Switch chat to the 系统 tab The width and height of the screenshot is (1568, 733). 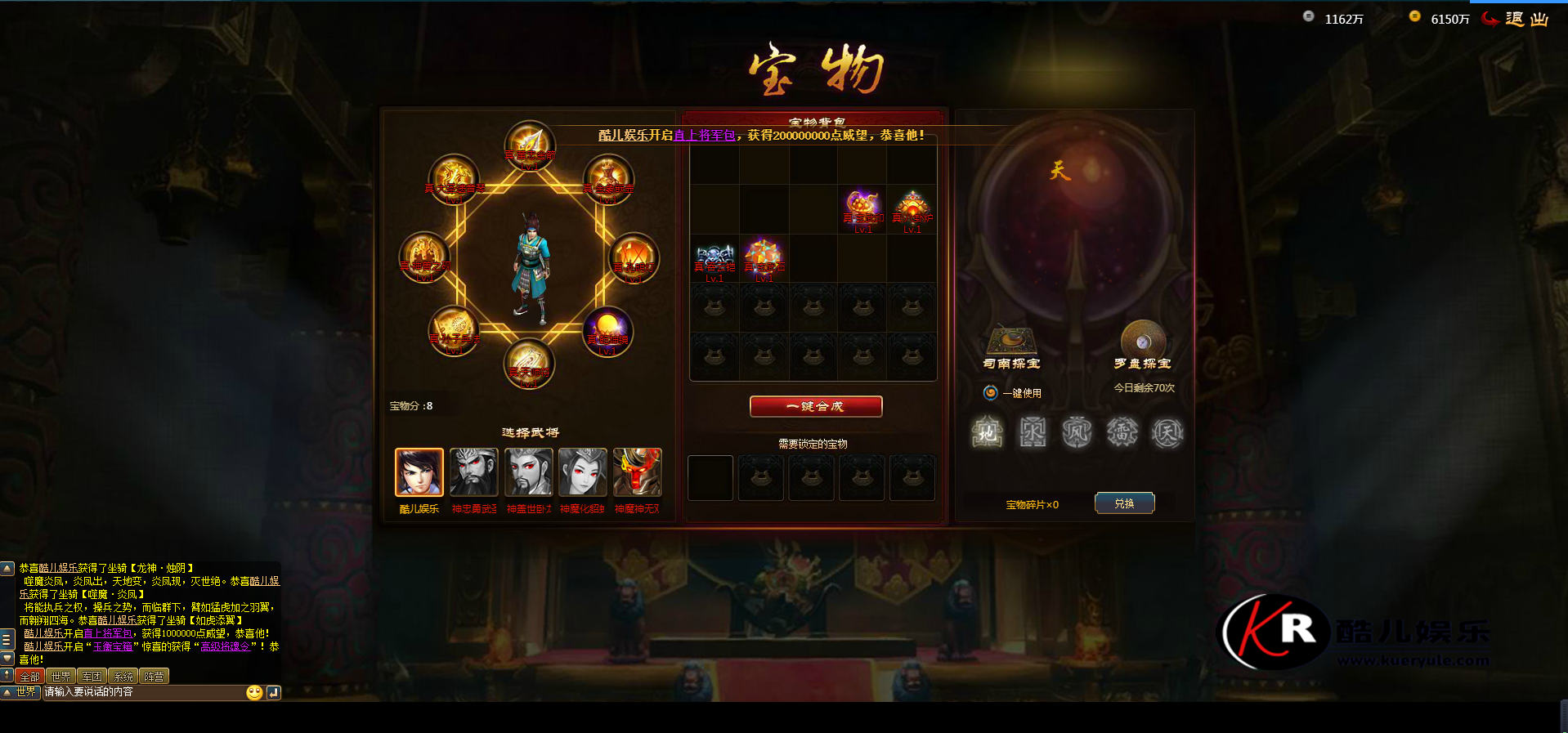(123, 677)
